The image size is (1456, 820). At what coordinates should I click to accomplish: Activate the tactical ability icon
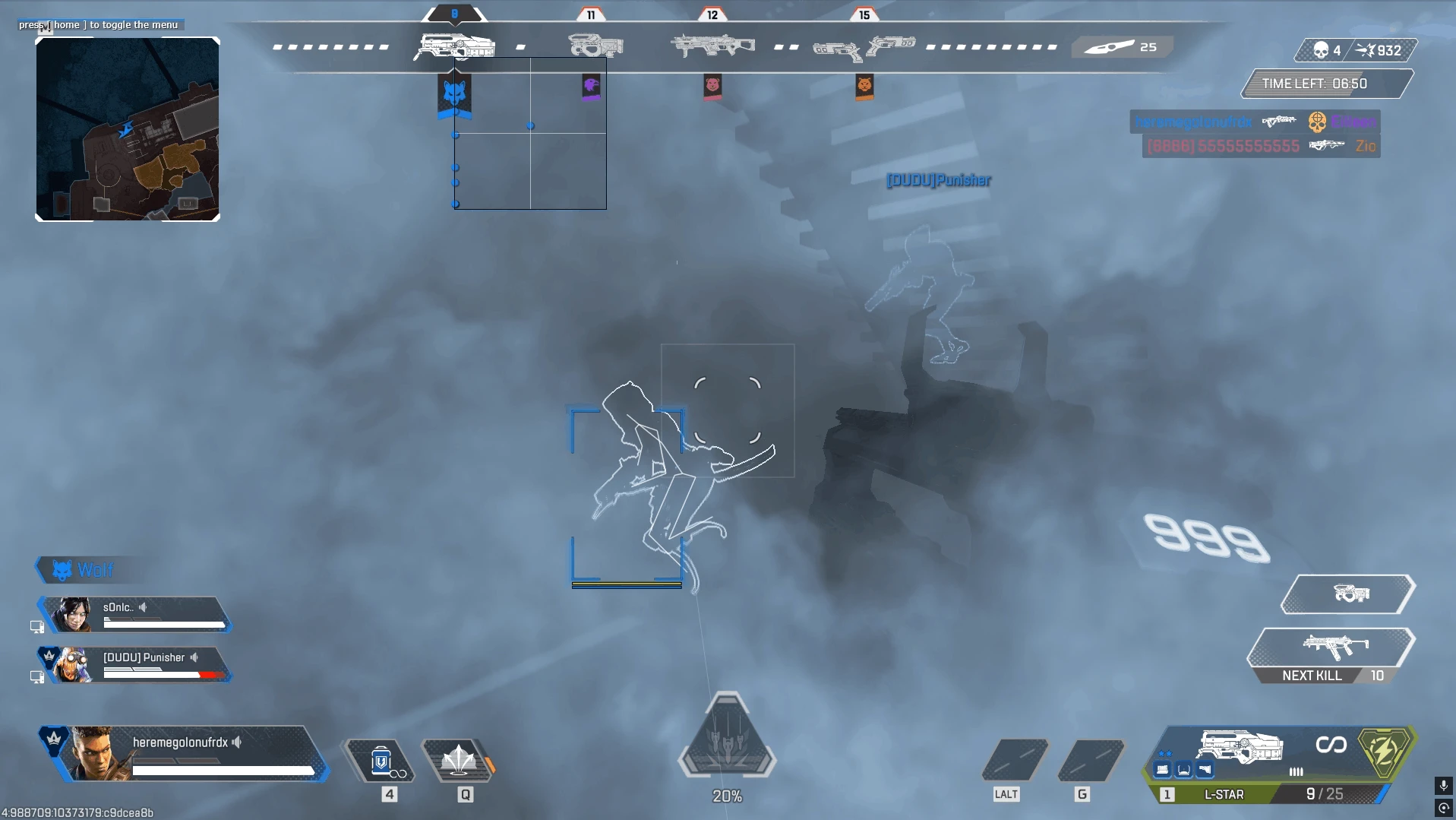459,760
